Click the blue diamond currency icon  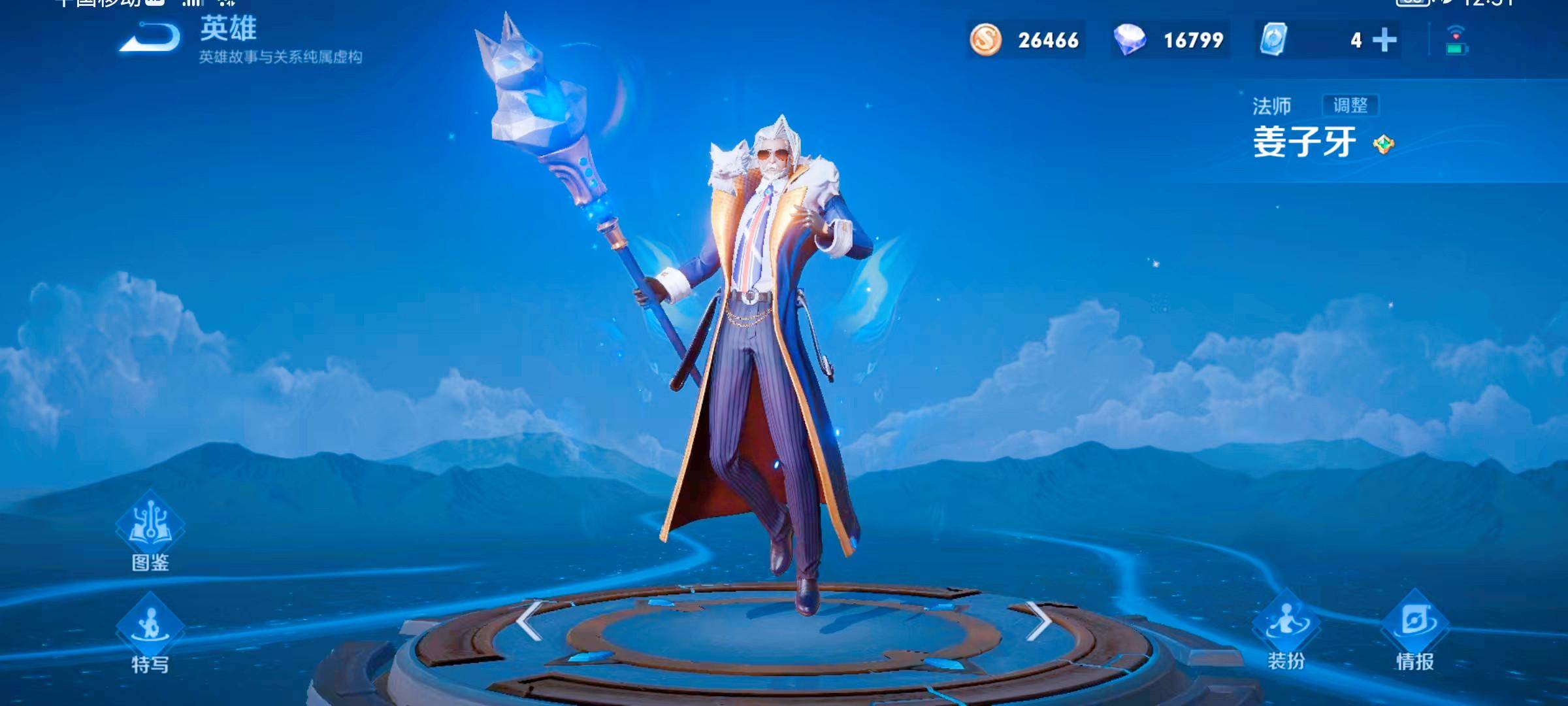1130,40
